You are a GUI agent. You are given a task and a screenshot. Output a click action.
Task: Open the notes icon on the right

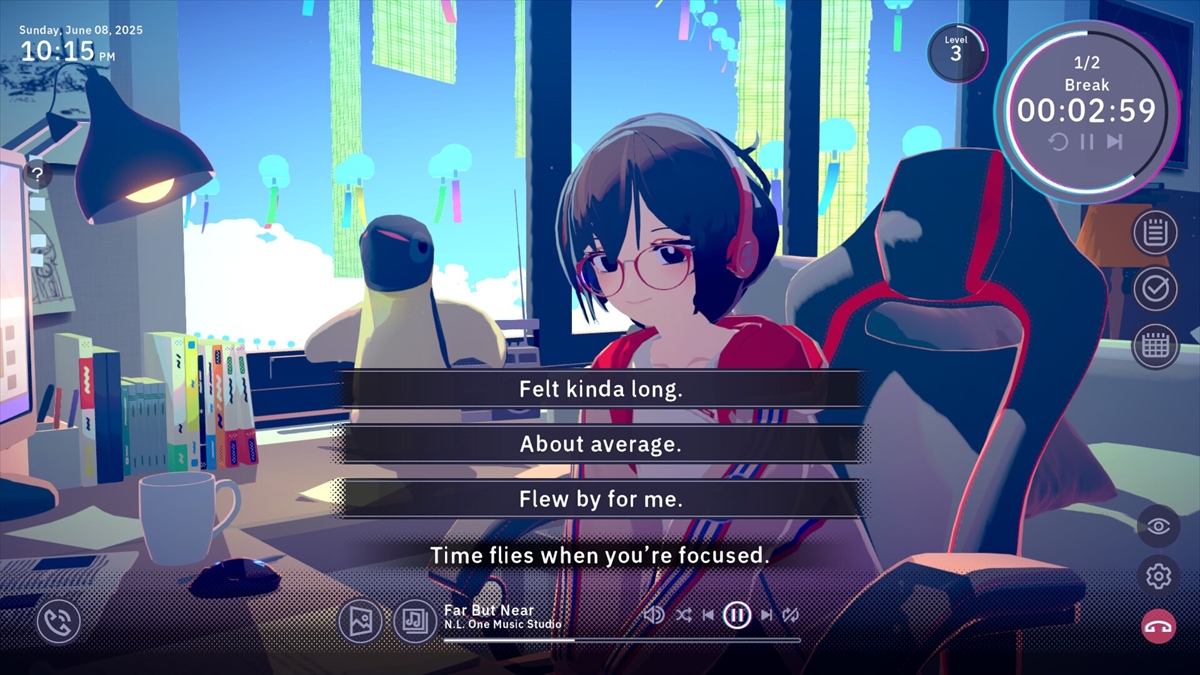1155,233
